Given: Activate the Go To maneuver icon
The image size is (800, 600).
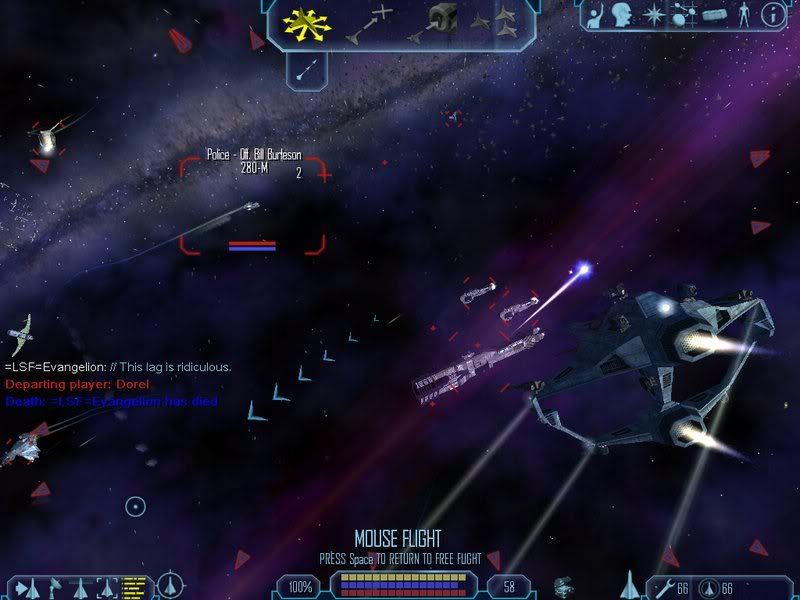Looking at the screenshot, I should click(367, 24).
